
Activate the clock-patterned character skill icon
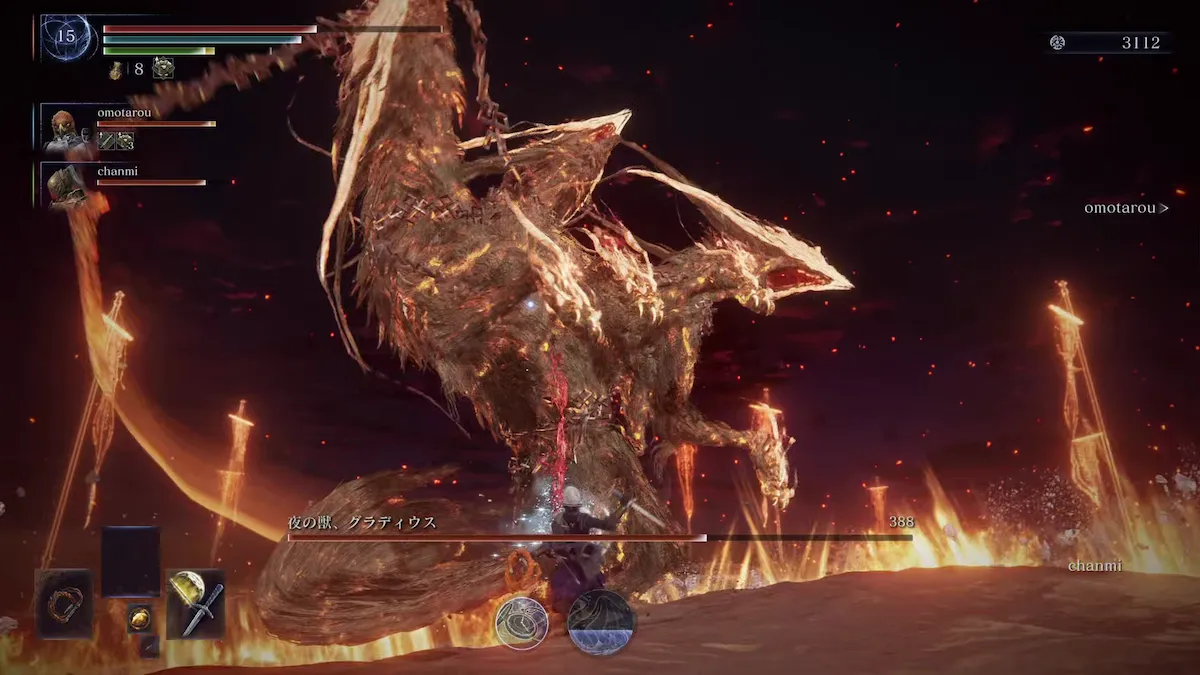point(521,623)
